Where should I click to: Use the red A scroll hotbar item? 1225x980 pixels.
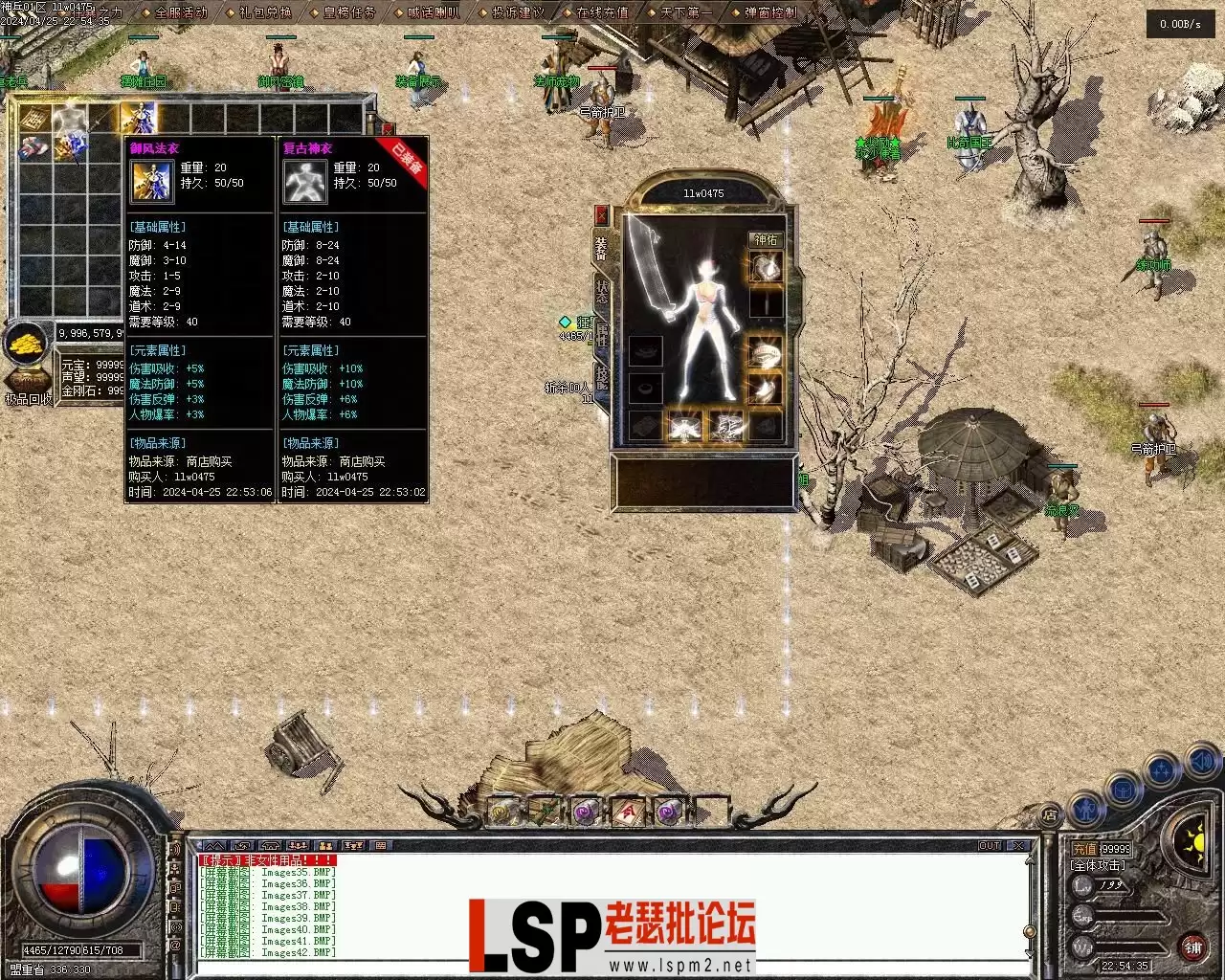[x=627, y=813]
